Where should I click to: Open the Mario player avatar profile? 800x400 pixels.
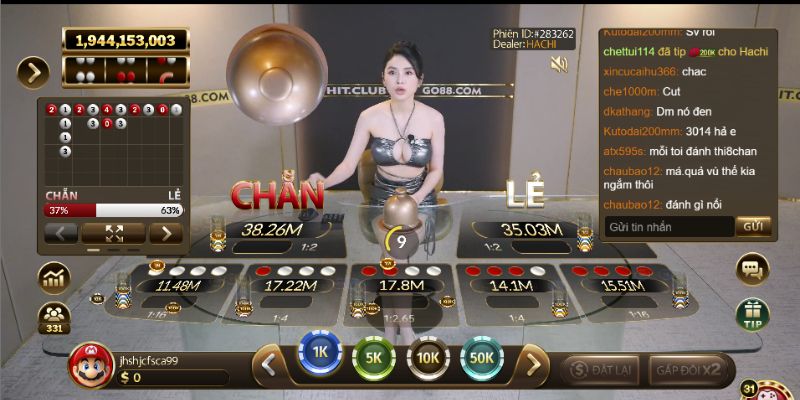point(91,367)
